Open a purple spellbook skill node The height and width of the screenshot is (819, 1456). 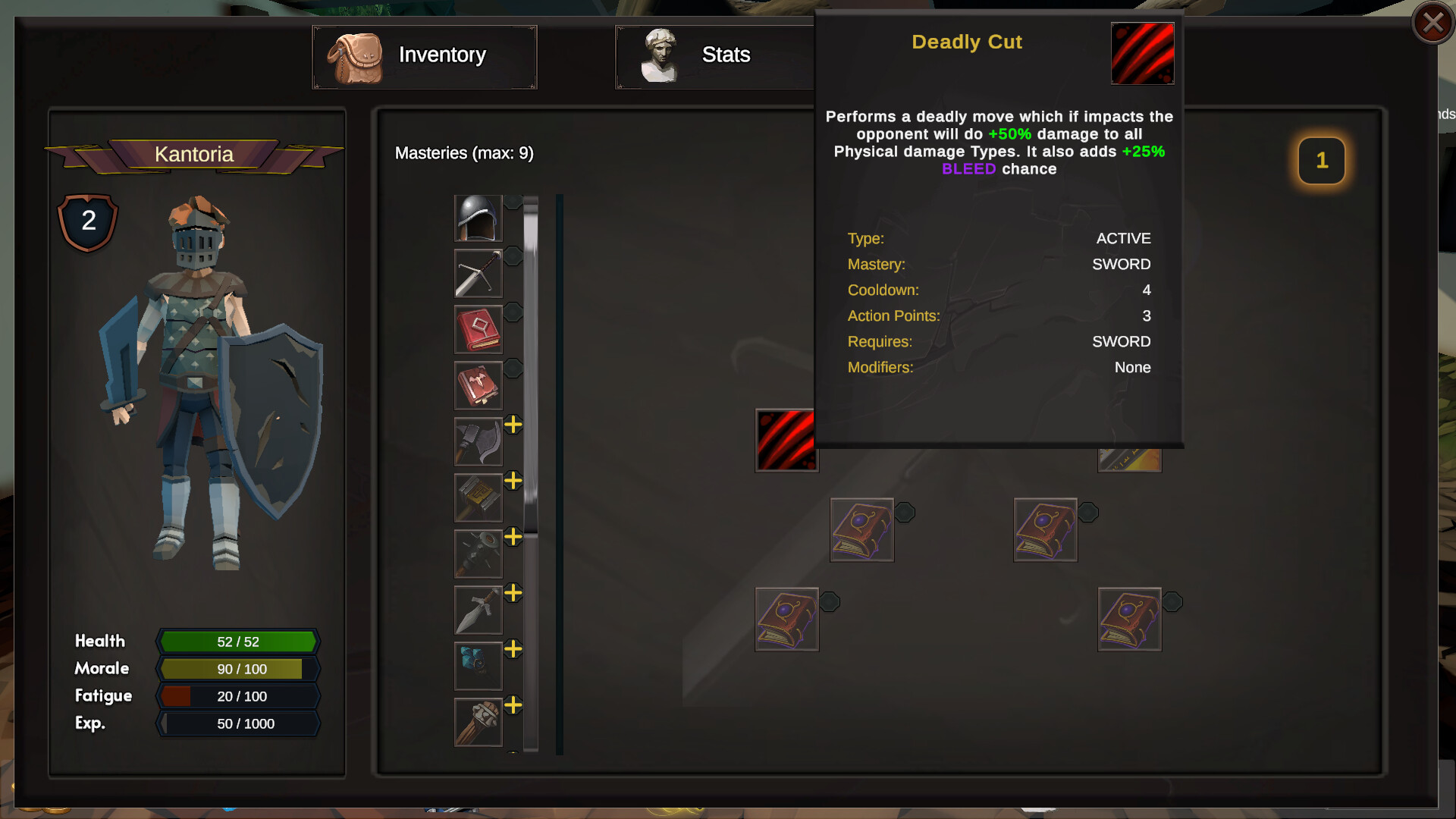coord(862,529)
